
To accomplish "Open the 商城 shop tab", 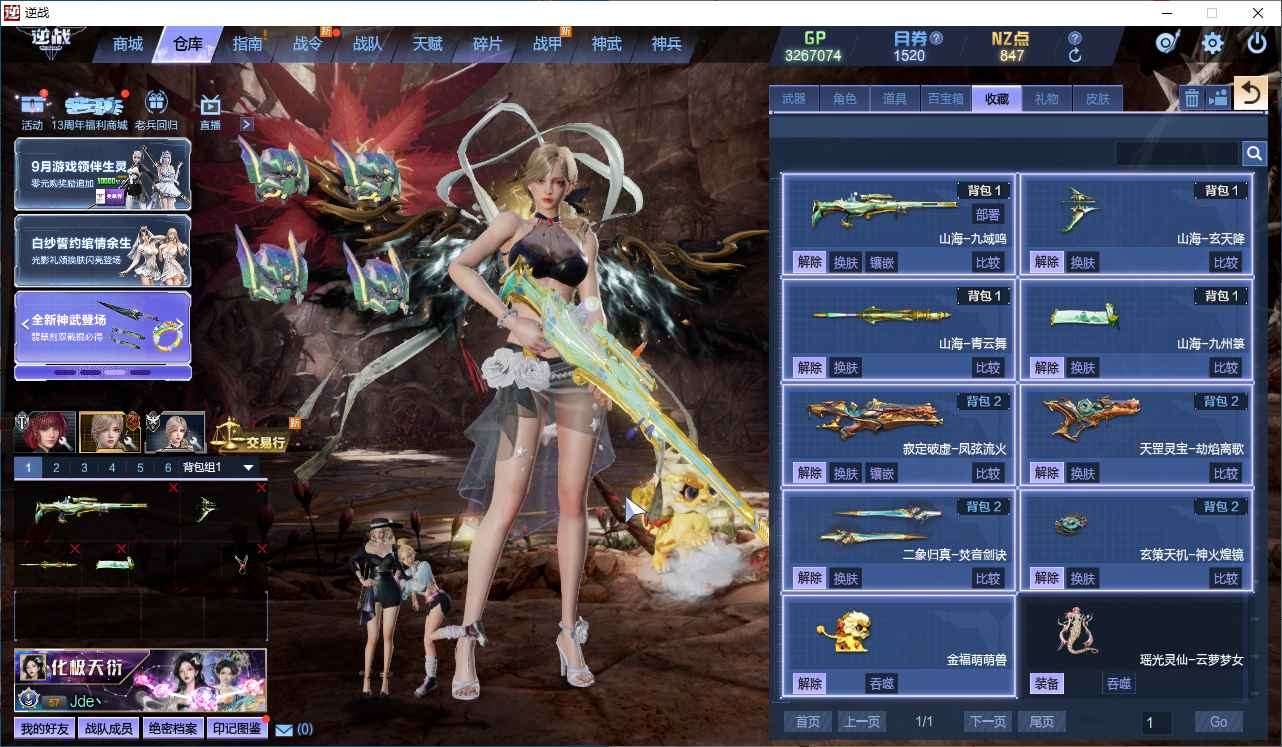I will [x=128, y=44].
